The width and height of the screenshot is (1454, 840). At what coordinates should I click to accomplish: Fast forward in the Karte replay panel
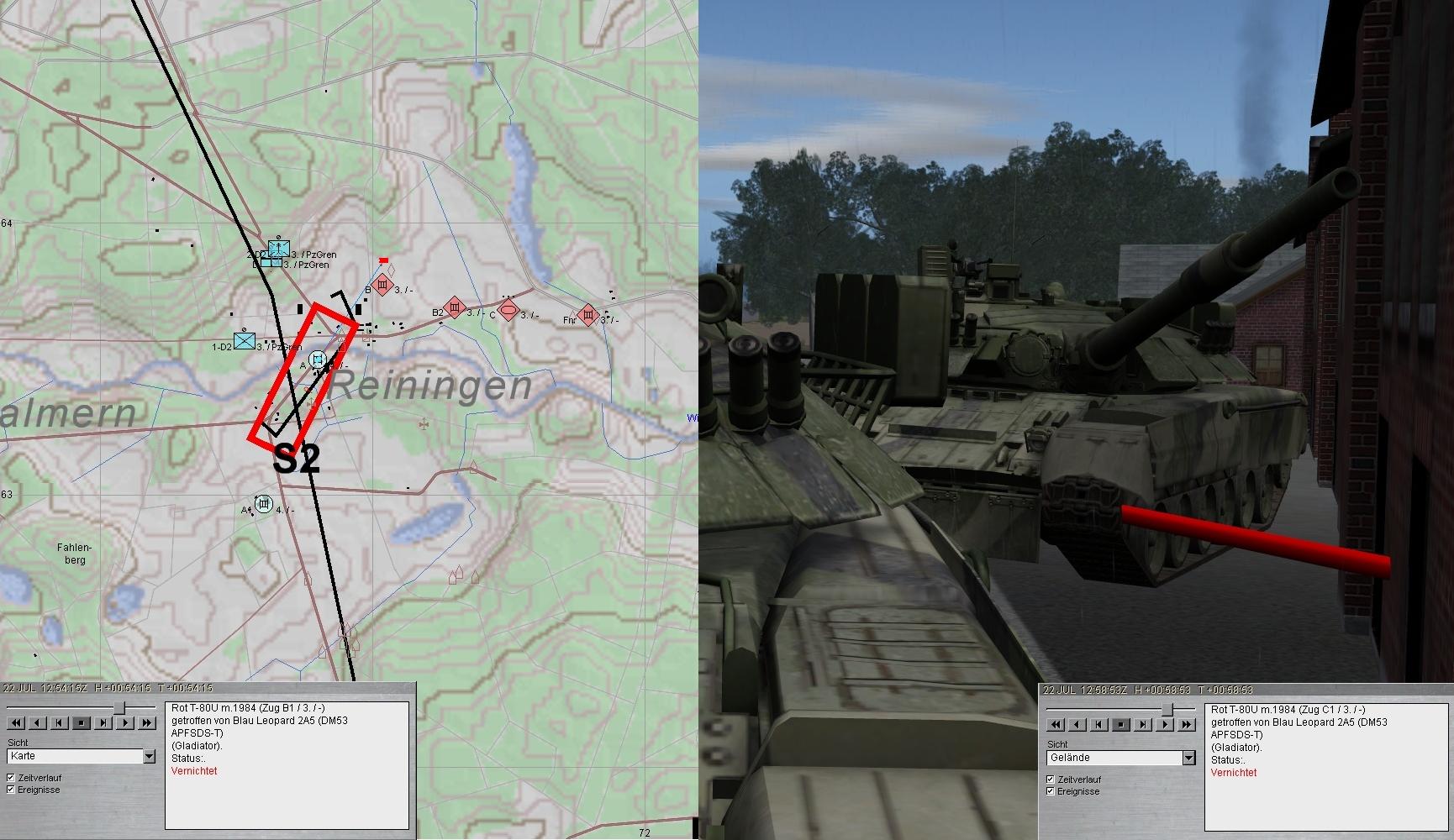click(147, 722)
